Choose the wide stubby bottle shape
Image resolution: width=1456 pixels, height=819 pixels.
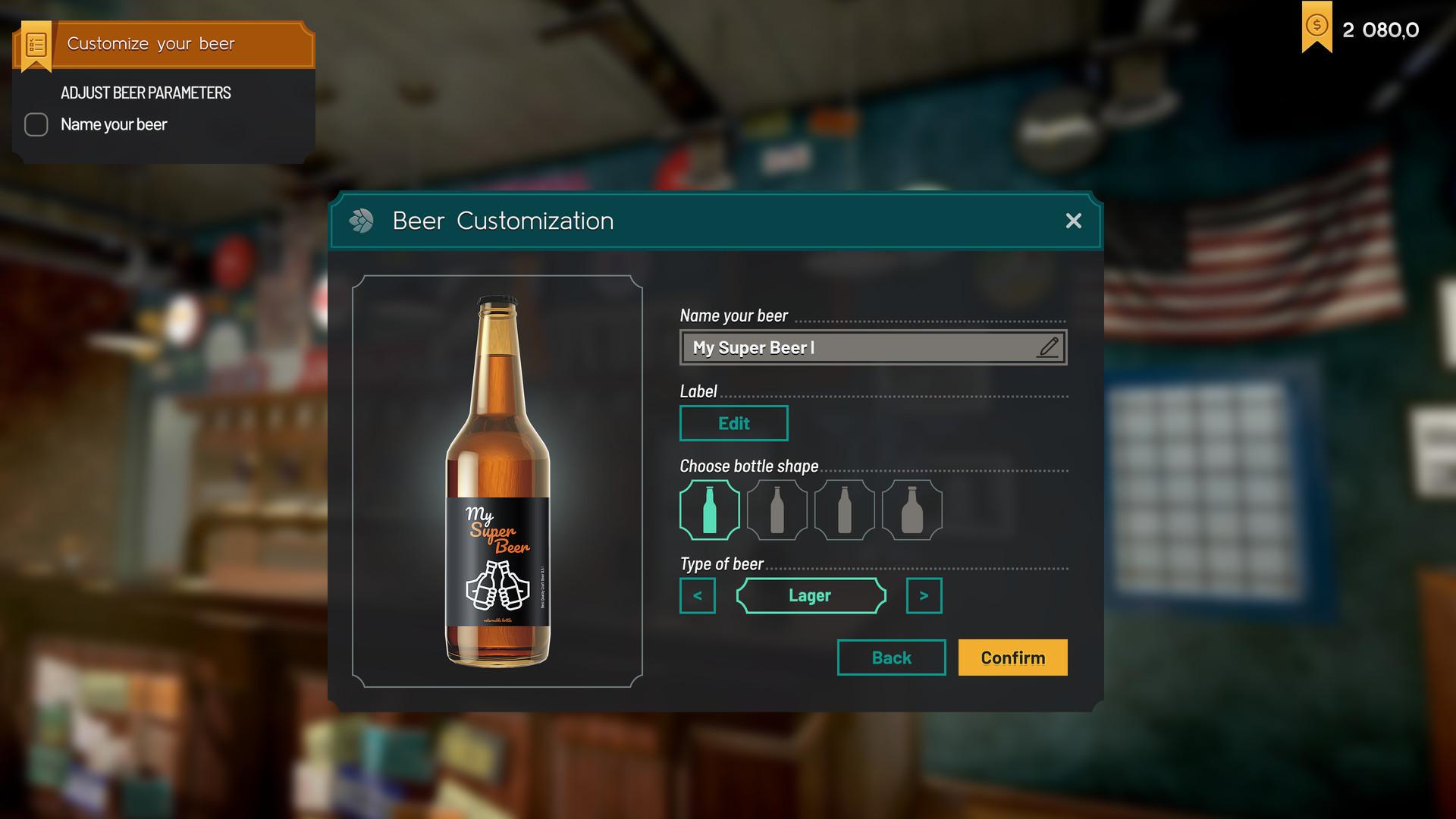912,510
